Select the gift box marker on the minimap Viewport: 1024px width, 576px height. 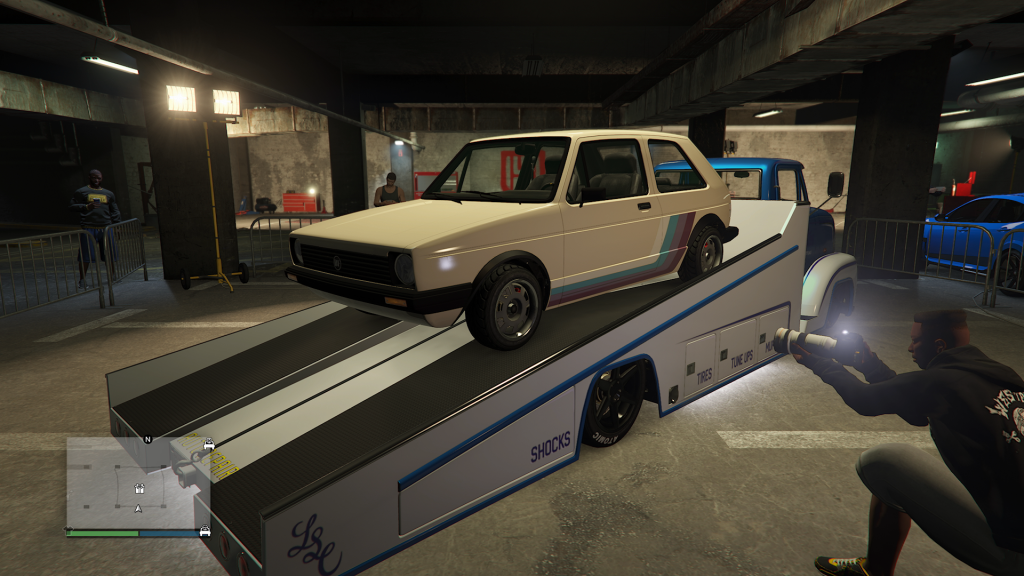(x=139, y=489)
